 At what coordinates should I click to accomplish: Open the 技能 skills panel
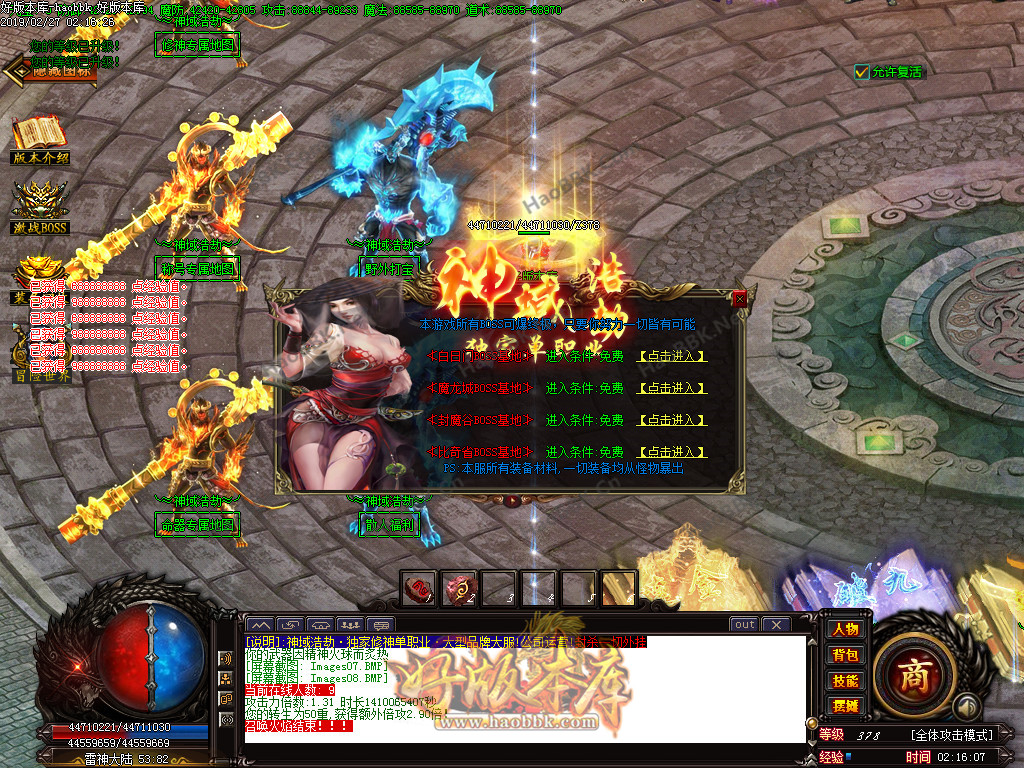pyautogui.click(x=845, y=681)
